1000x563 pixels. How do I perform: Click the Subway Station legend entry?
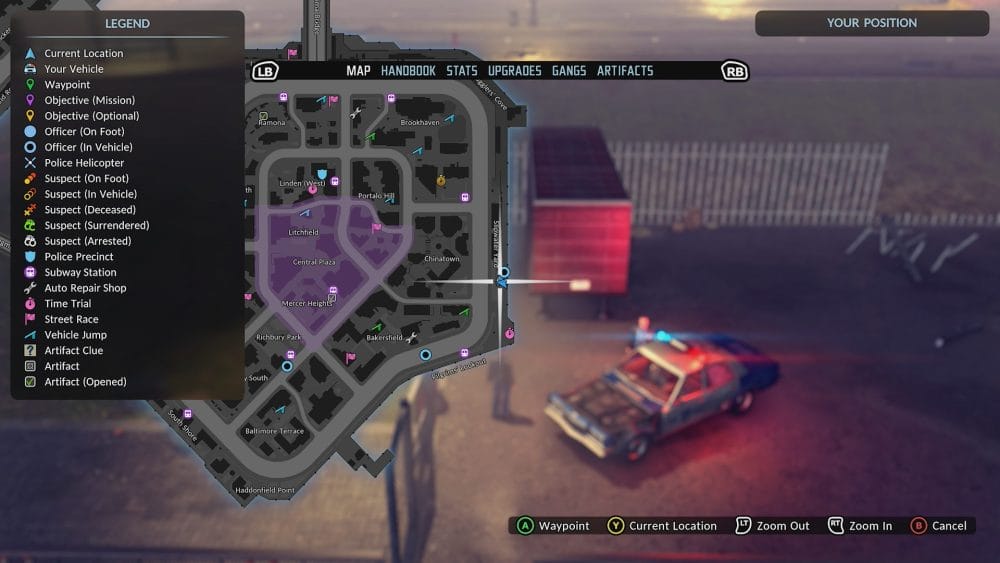pos(80,272)
